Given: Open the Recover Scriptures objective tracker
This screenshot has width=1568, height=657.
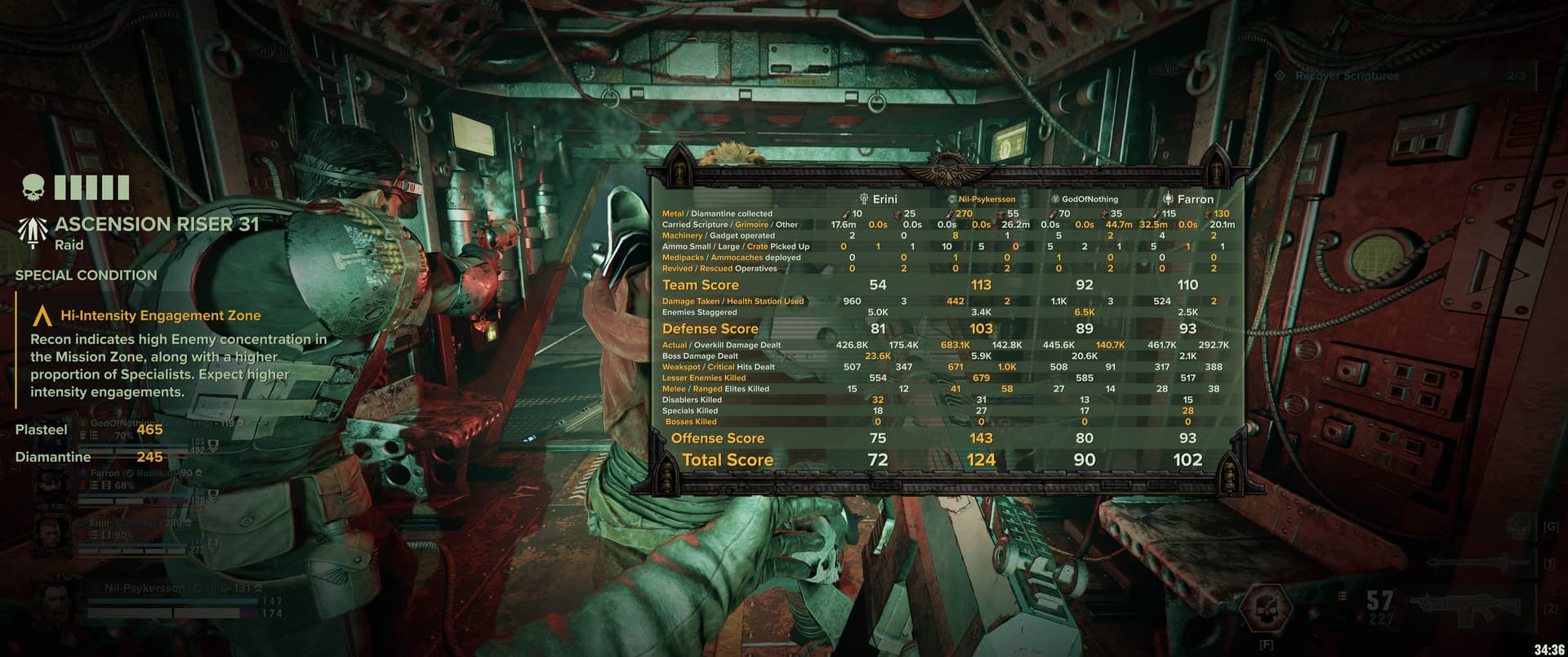Looking at the screenshot, I should [x=1347, y=76].
